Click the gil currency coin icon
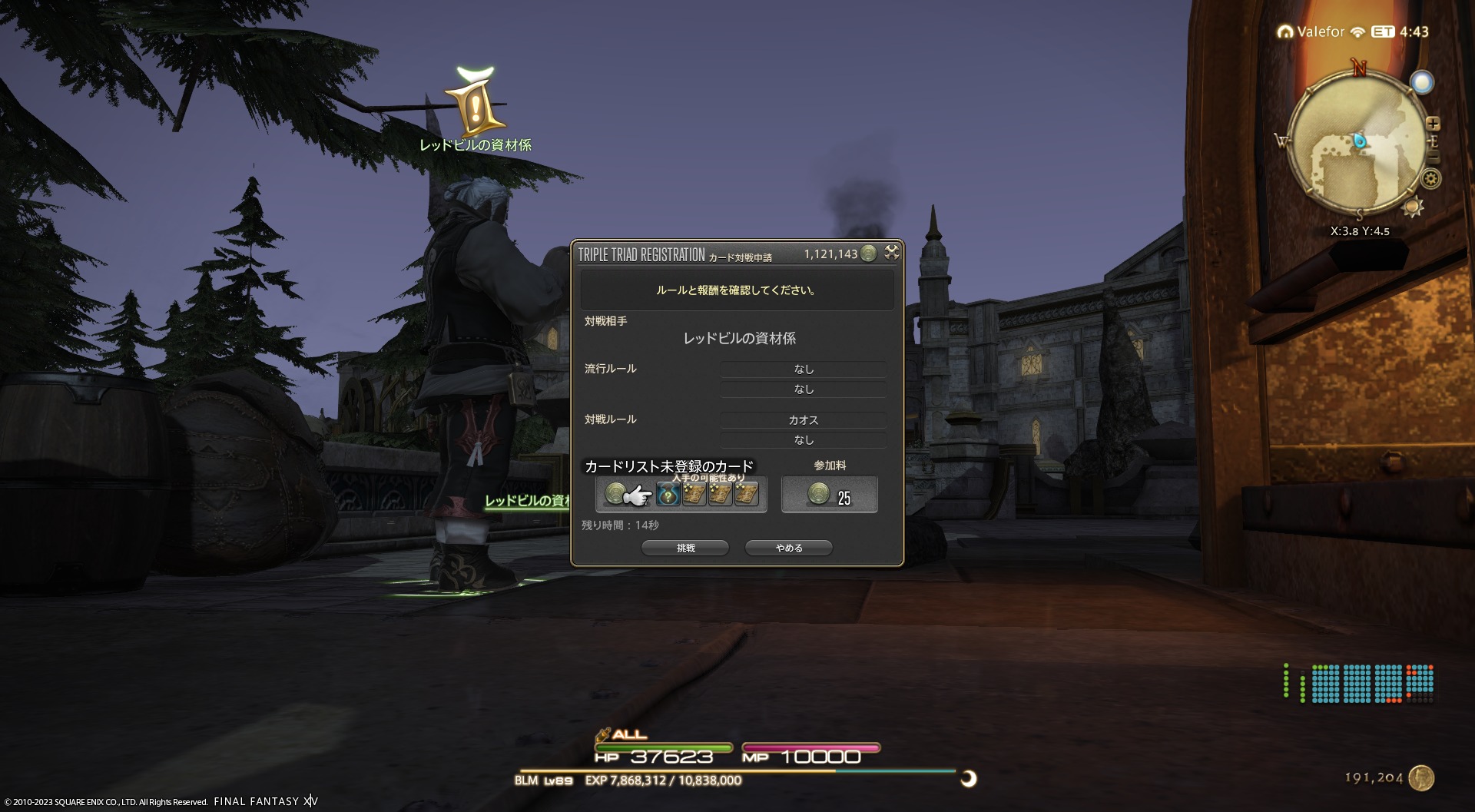This screenshot has height=812, width=1475. 1421,778
